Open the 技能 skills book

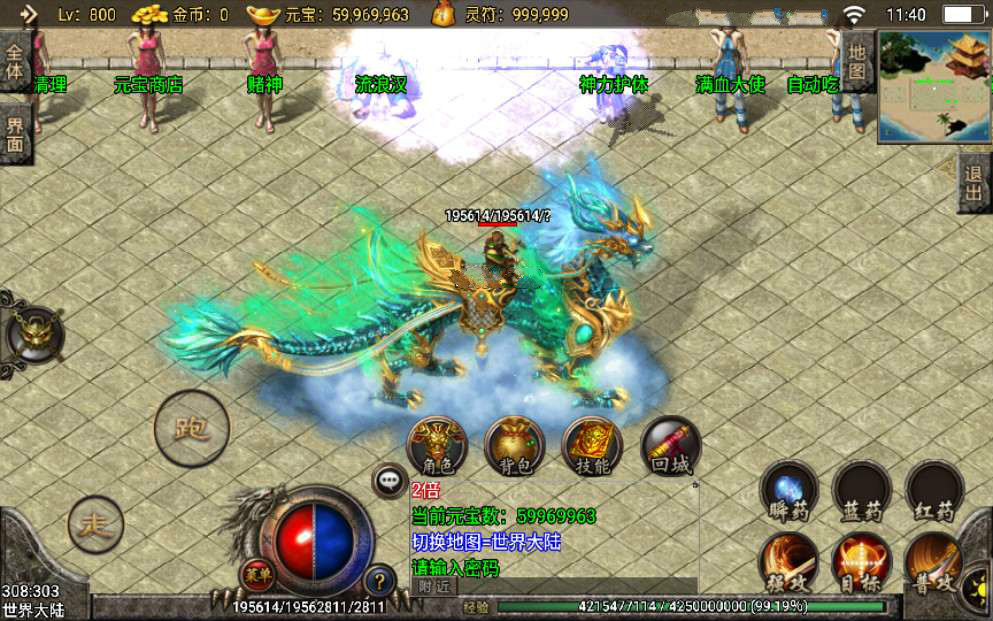pos(593,446)
